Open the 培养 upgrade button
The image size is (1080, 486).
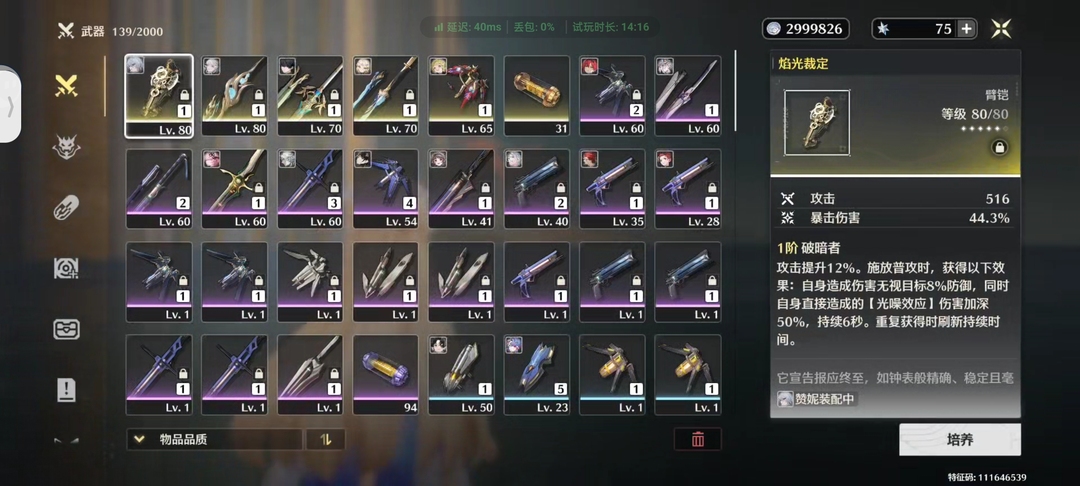959,439
